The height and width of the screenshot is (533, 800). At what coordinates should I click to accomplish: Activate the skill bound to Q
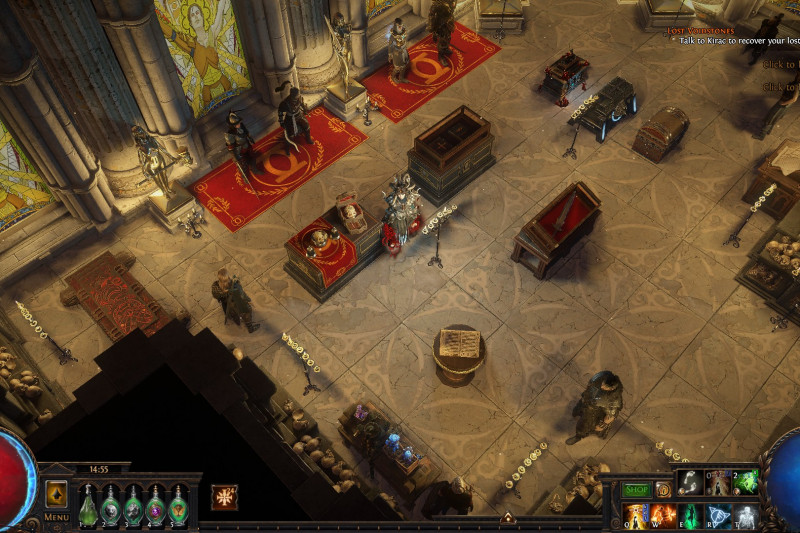(635, 516)
